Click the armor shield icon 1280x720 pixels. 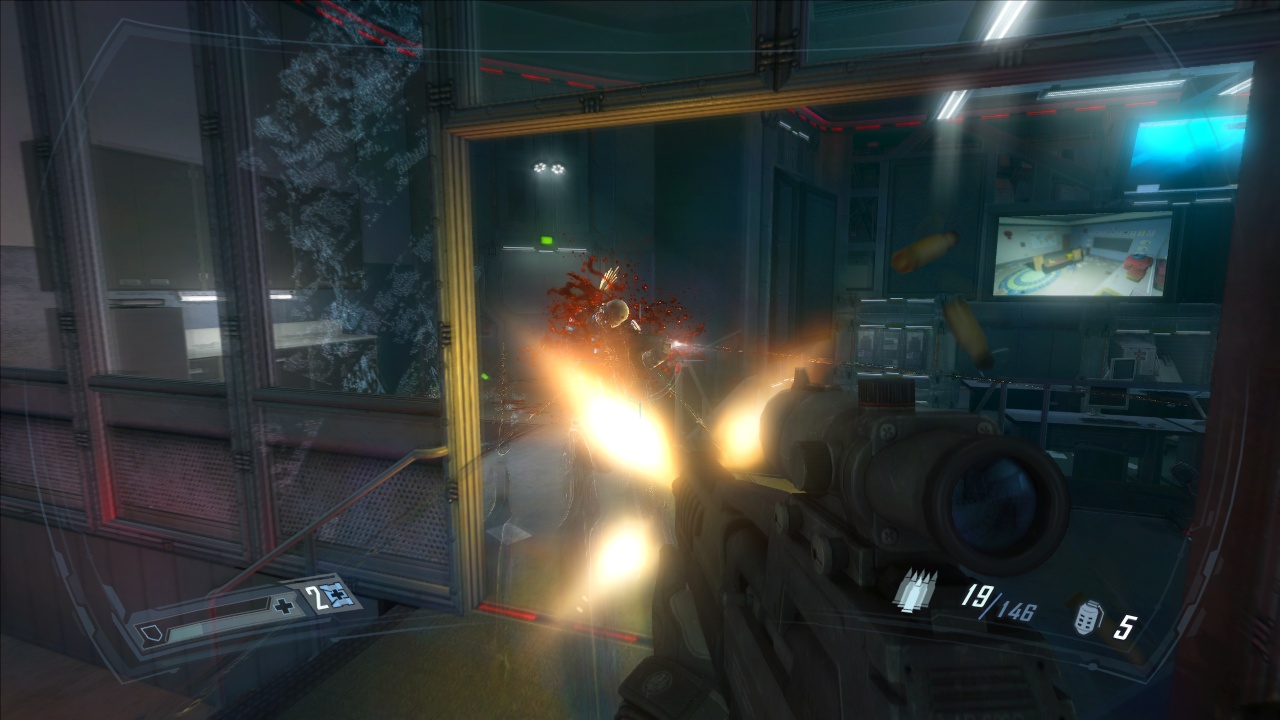150,633
